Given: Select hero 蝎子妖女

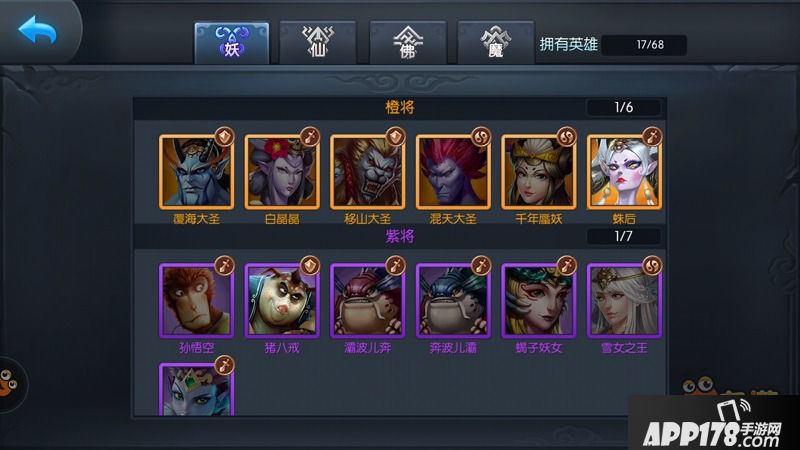Looking at the screenshot, I should click(x=538, y=301).
